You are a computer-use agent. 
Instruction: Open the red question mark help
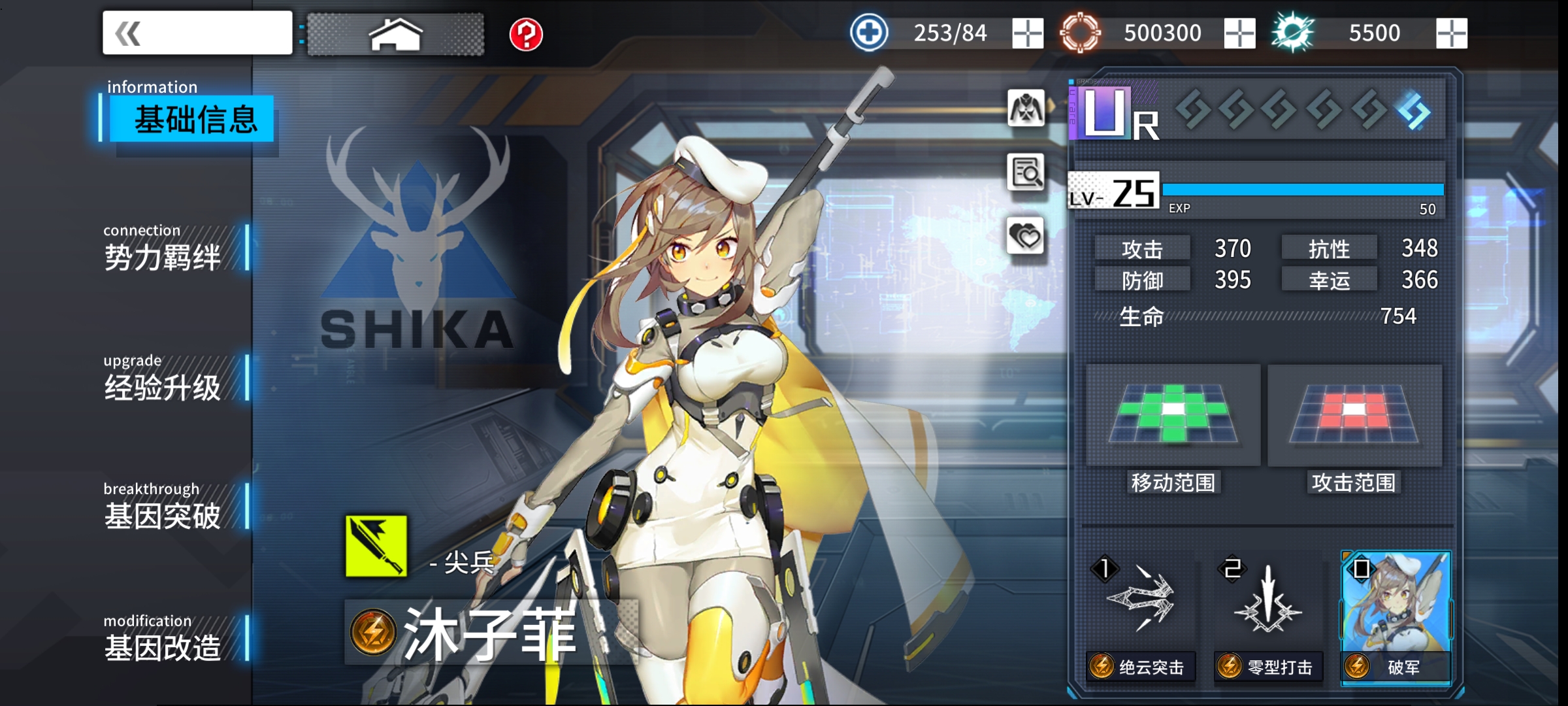click(526, 34)
